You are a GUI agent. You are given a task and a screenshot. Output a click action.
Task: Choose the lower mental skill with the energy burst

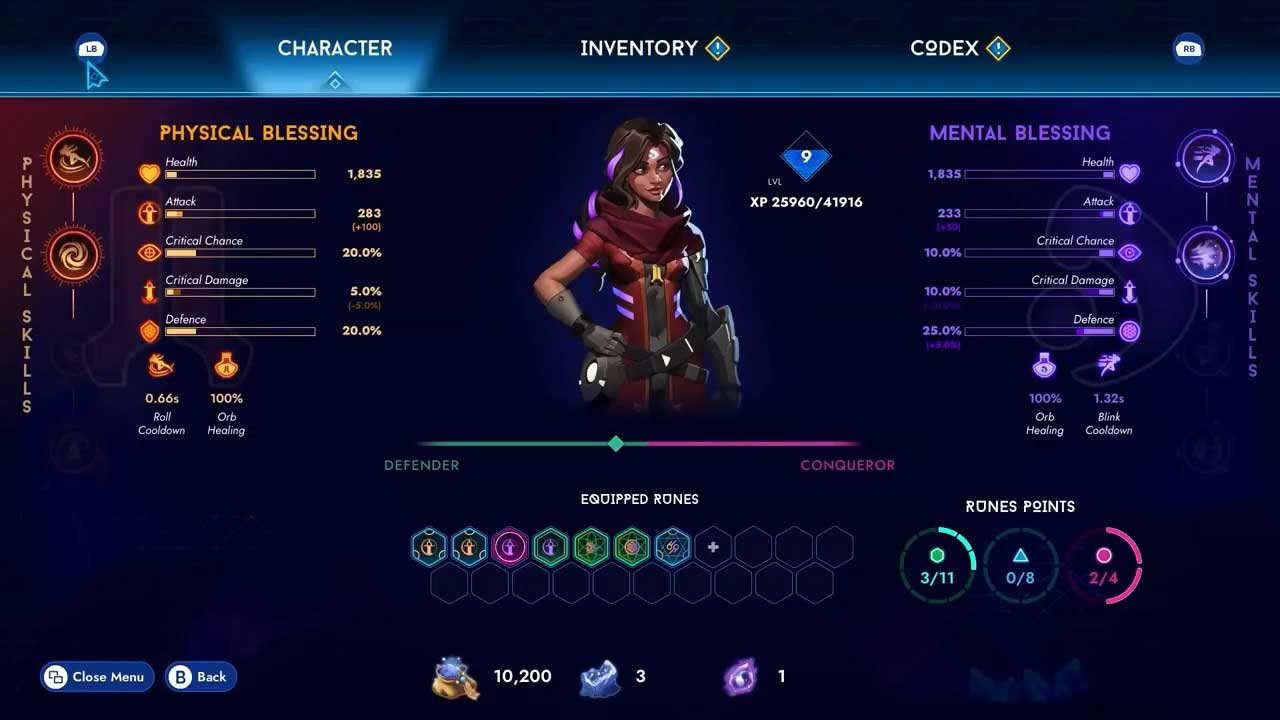pyautogui.click(x=1205, y=255)
